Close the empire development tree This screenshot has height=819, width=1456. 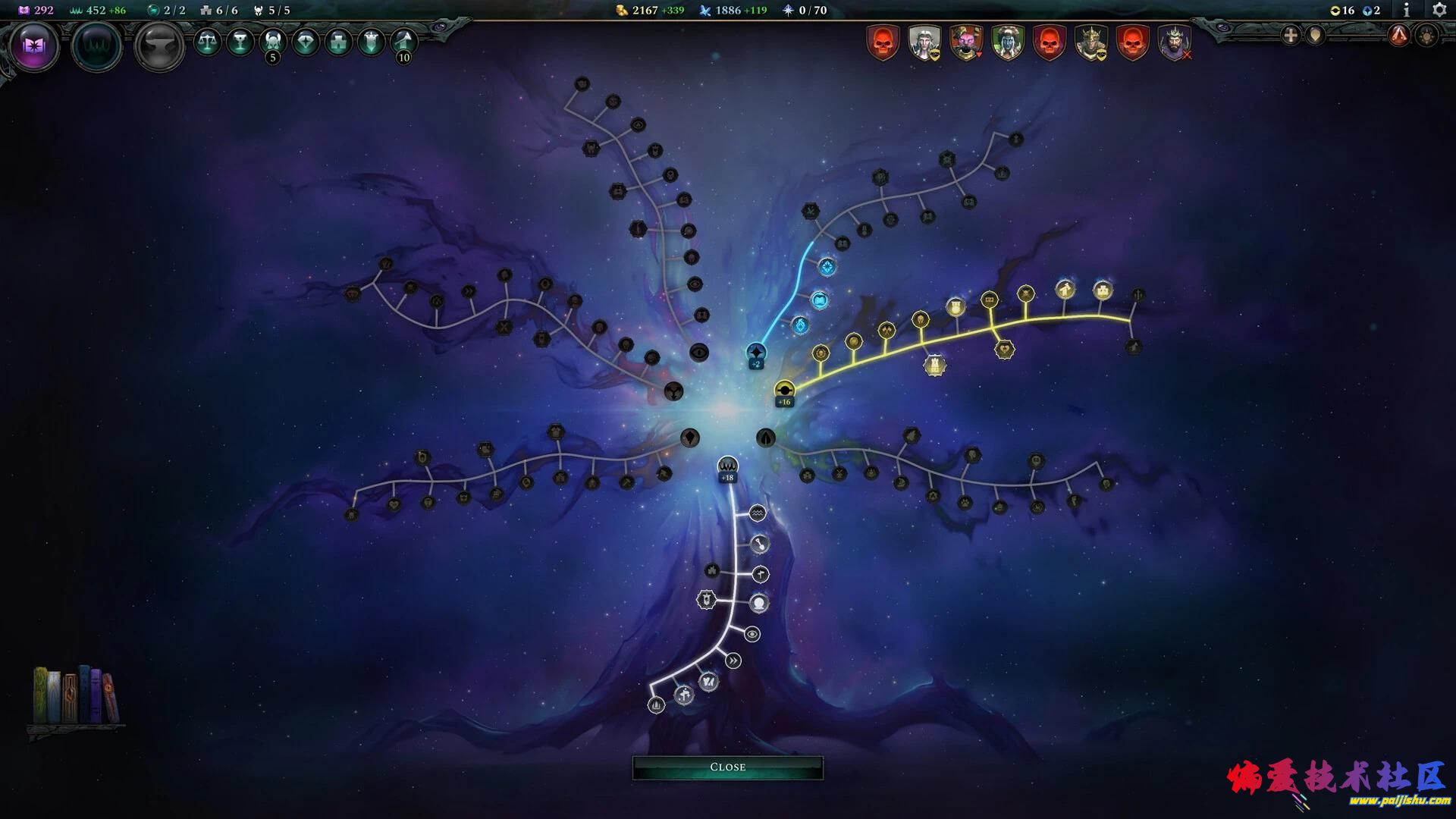(727, 767)
